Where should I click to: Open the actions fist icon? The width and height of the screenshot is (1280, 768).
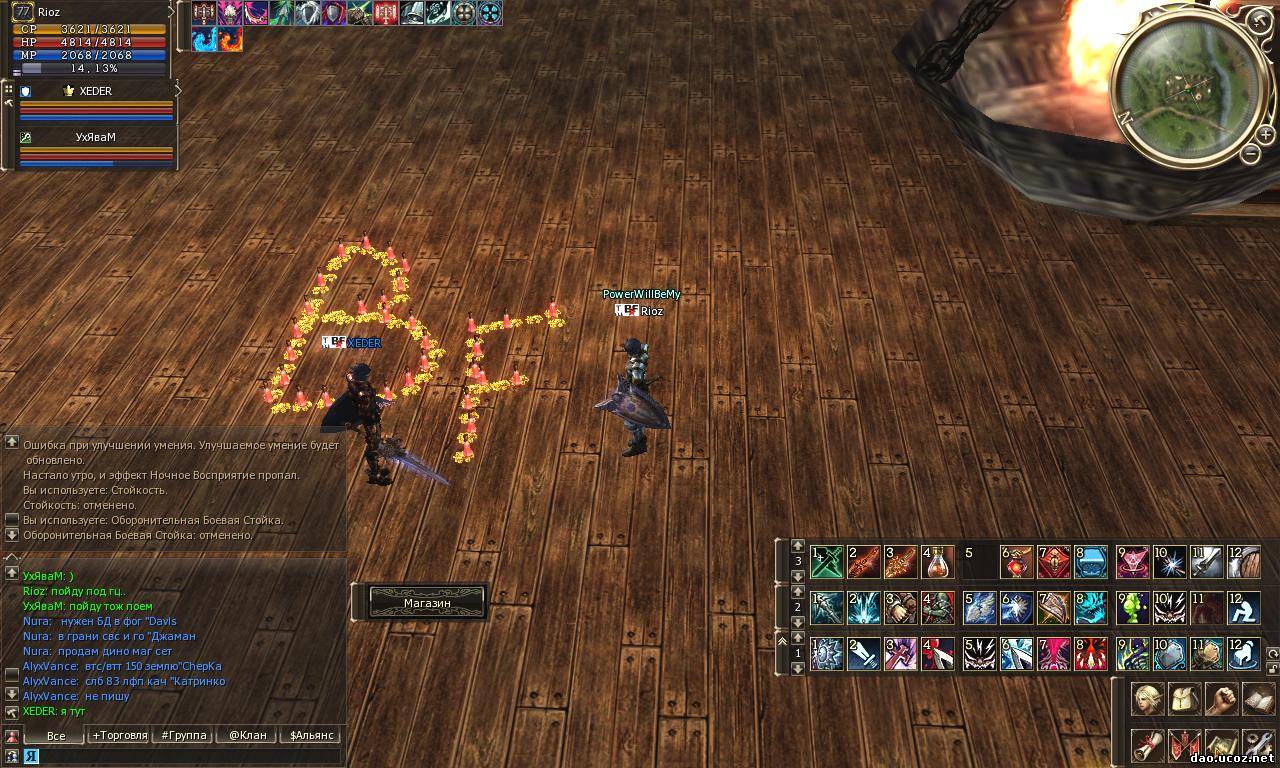pos(1221,699)
